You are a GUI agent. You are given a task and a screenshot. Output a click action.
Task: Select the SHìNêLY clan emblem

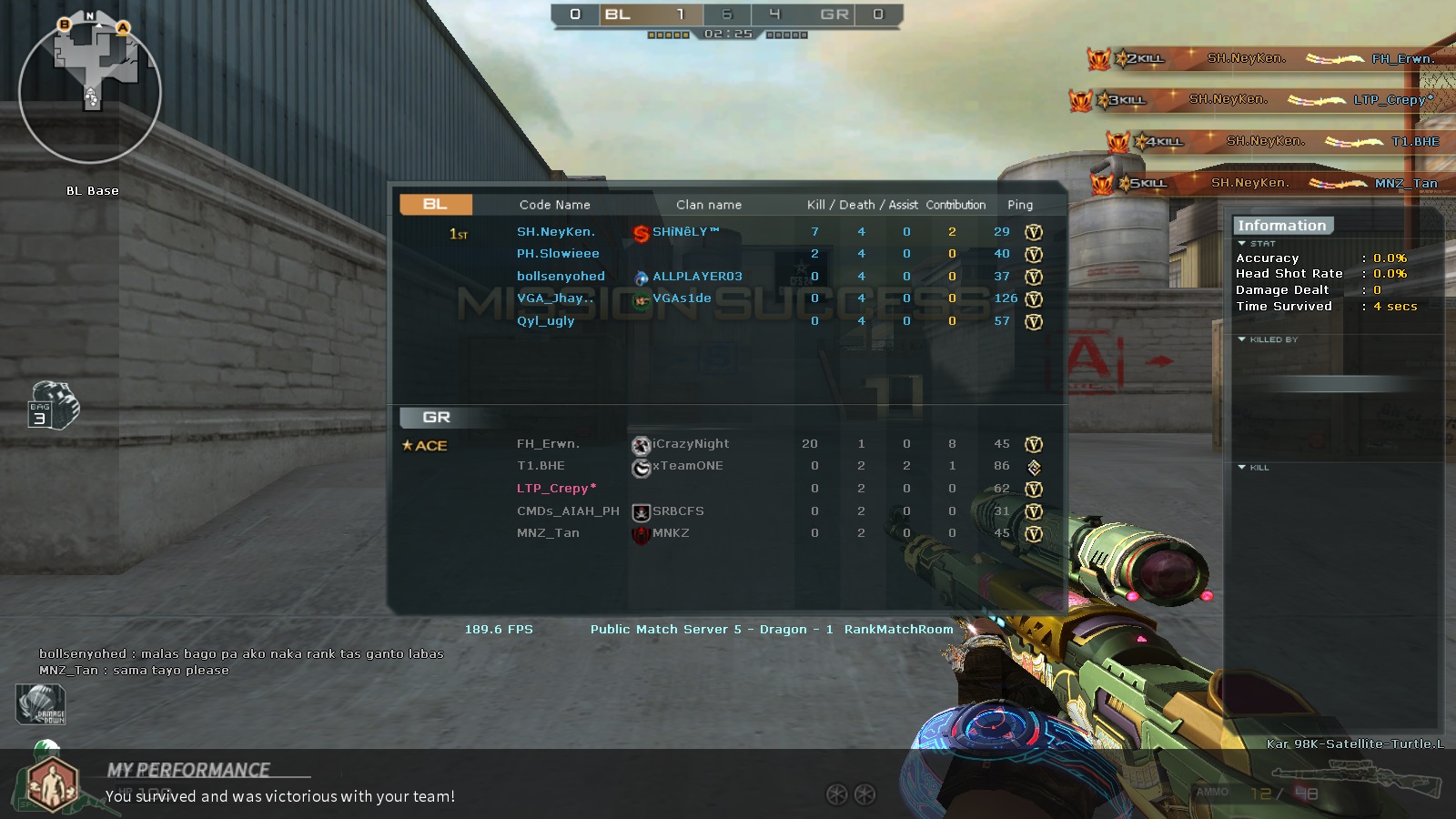click(x=640, y=231)
